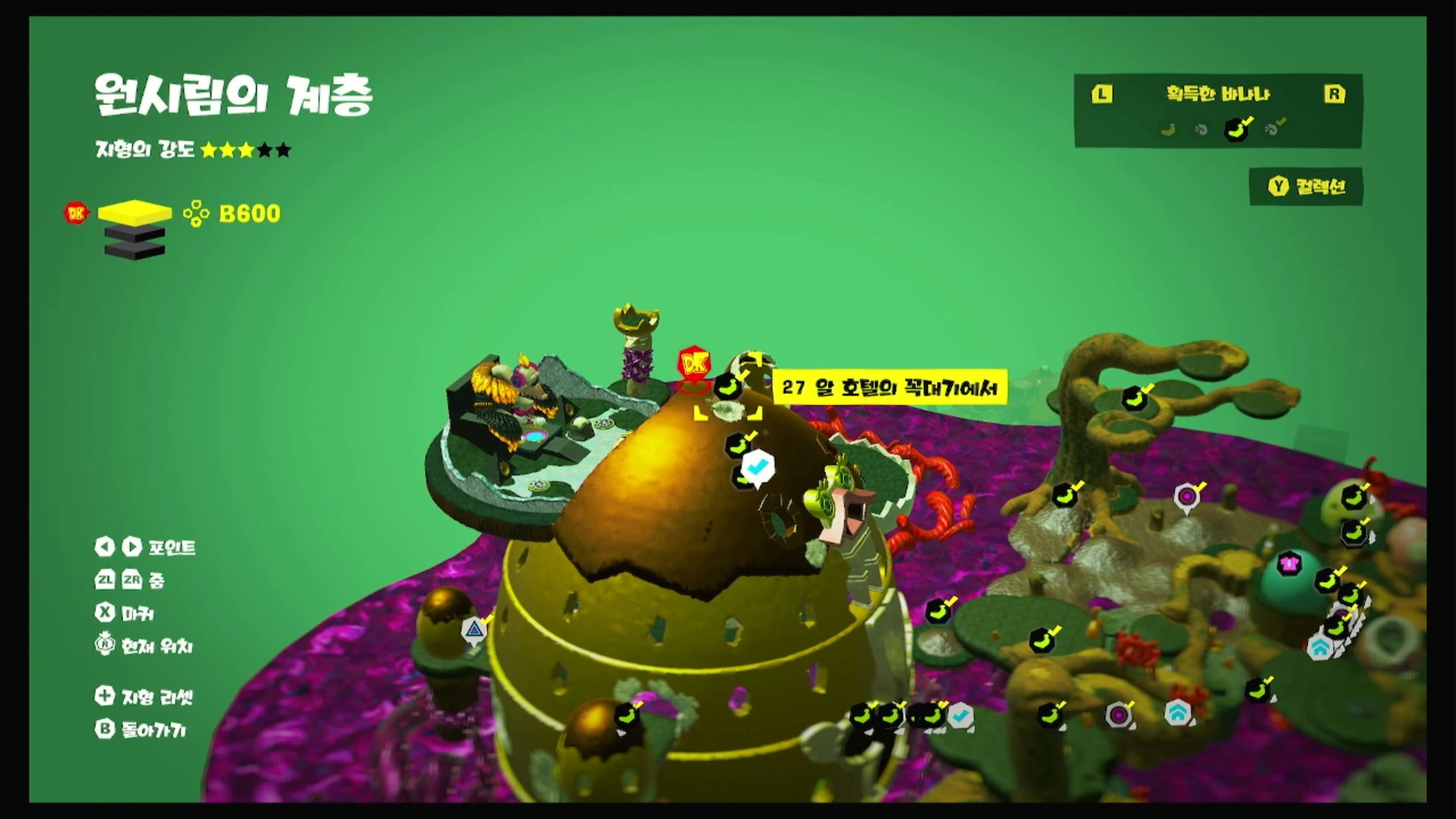Select the banana marker labeled 알 호텔의 꼭대기에서

point(728,386)
